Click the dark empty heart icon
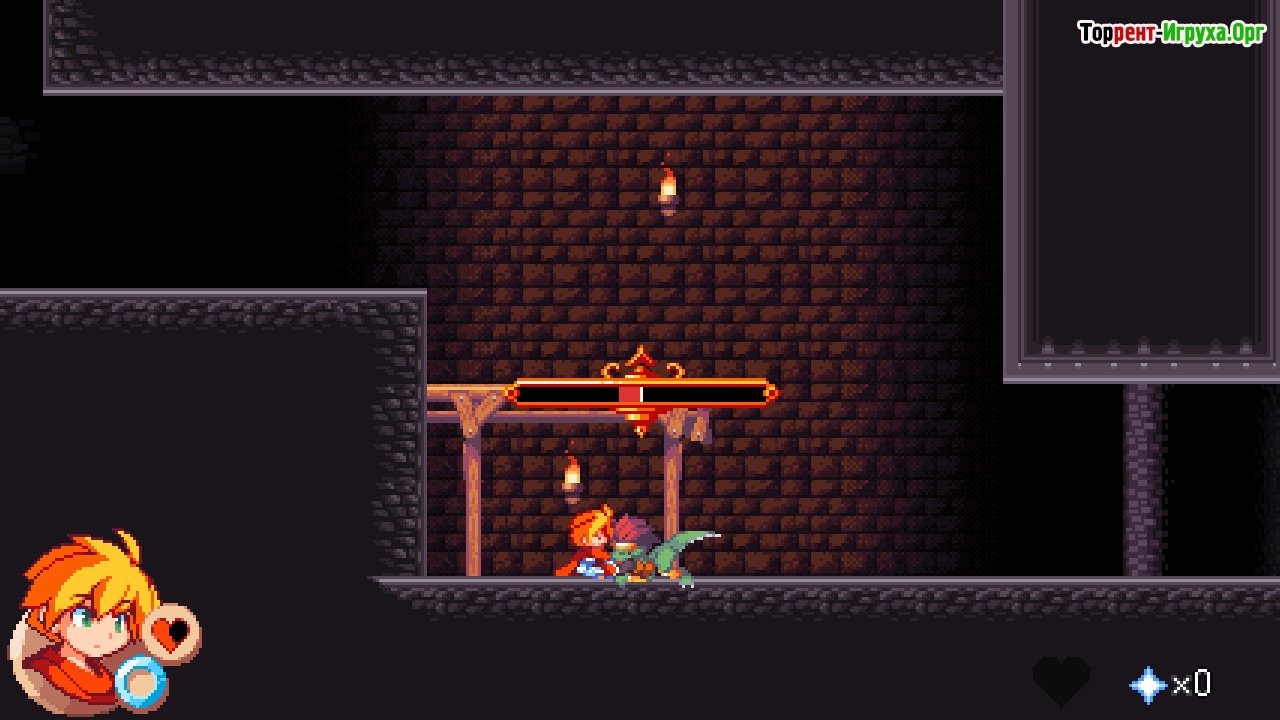Image resolution: width=1280 pixels, height=720 pixels. (1061, 680)
